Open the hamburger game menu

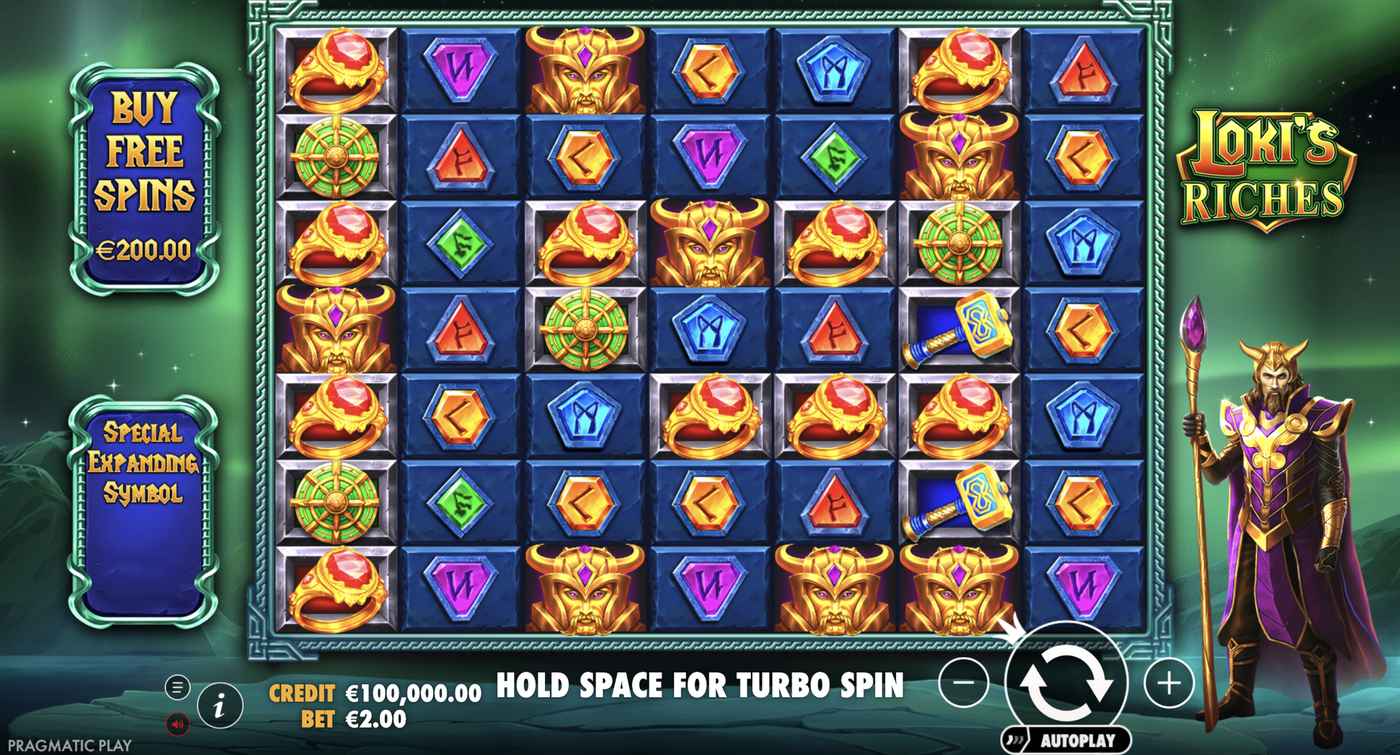click(177, 686)
